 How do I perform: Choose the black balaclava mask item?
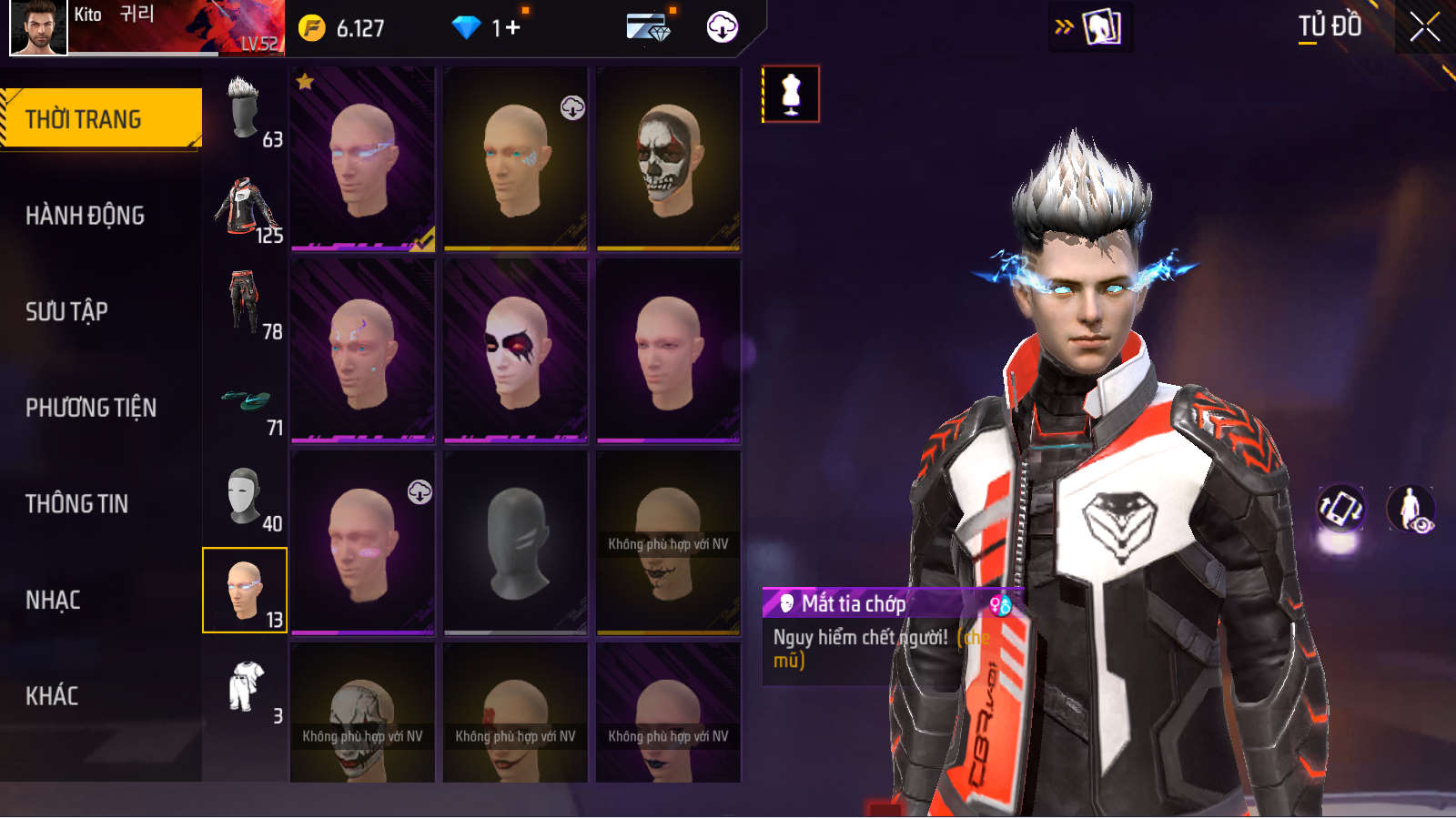click(515, 542)
